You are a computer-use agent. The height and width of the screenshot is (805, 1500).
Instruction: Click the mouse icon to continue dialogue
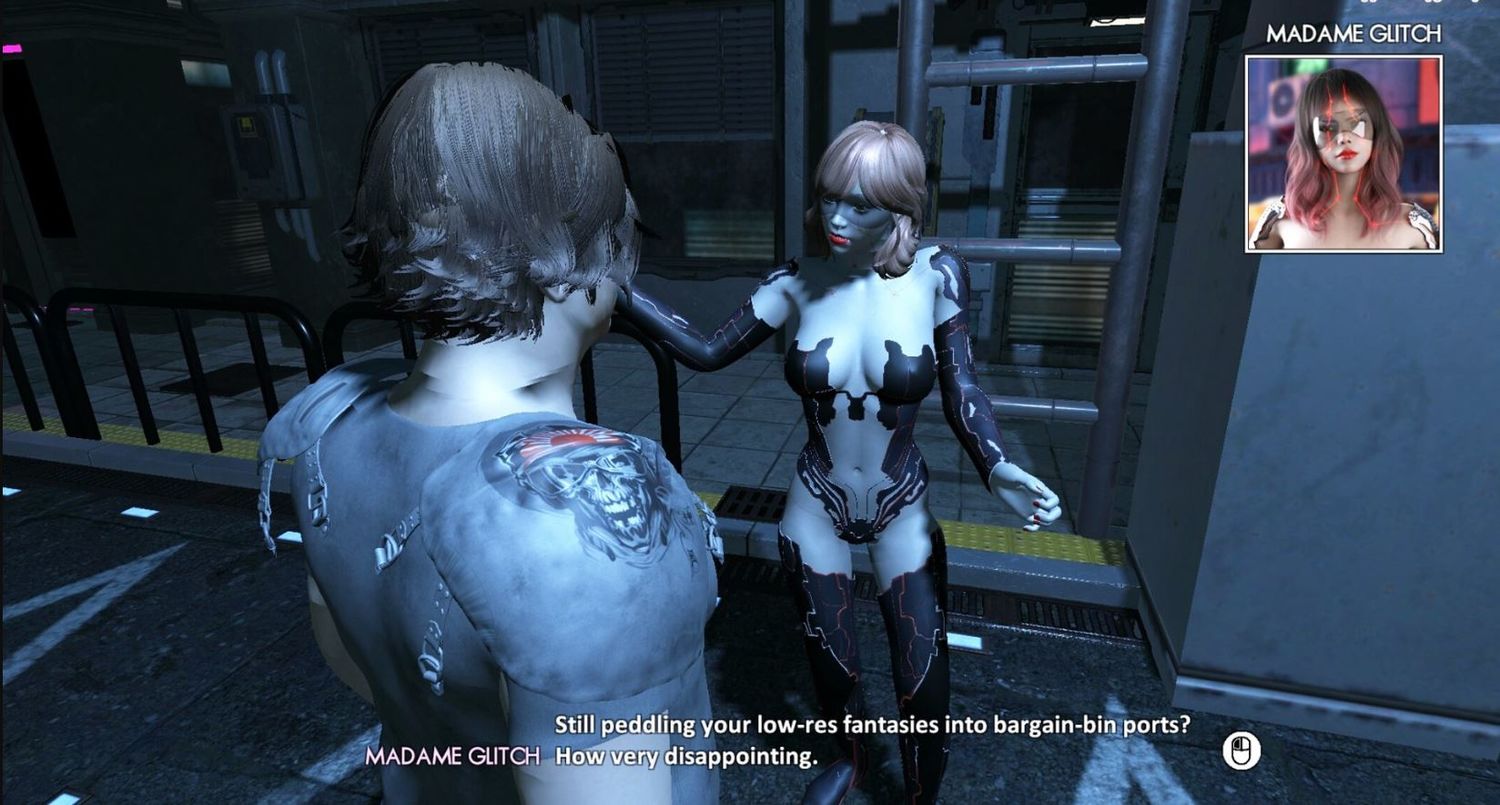point(1241,750)
